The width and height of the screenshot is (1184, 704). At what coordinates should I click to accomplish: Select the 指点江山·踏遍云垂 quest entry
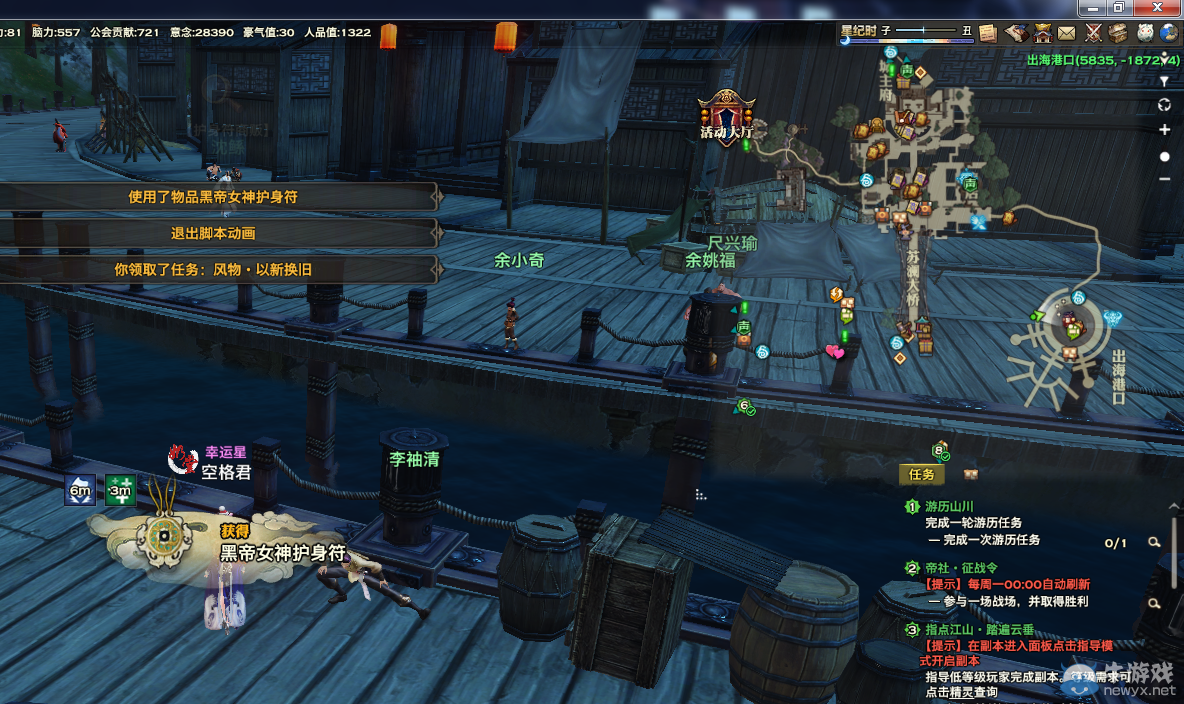point(978,630)
